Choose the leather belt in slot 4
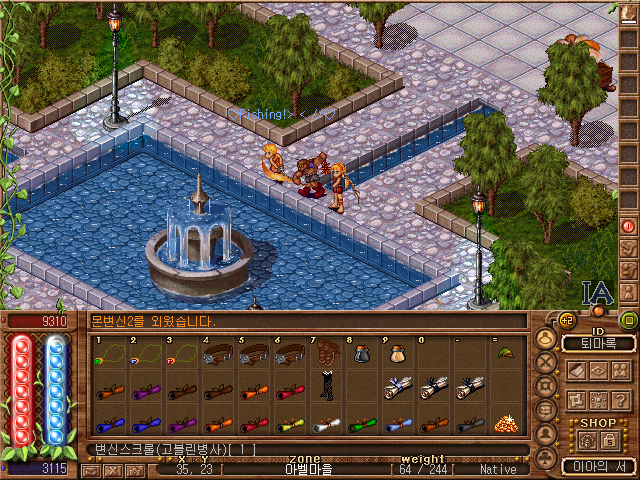 click(217, 354)
